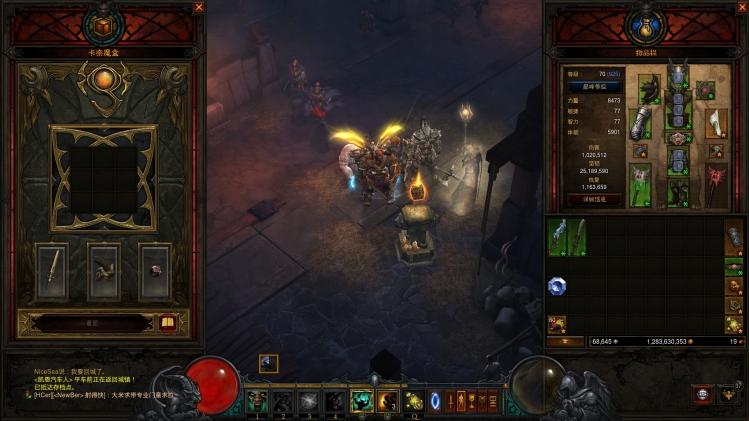
Task: Activate the blue town portal icon
Action: point(436,401)
